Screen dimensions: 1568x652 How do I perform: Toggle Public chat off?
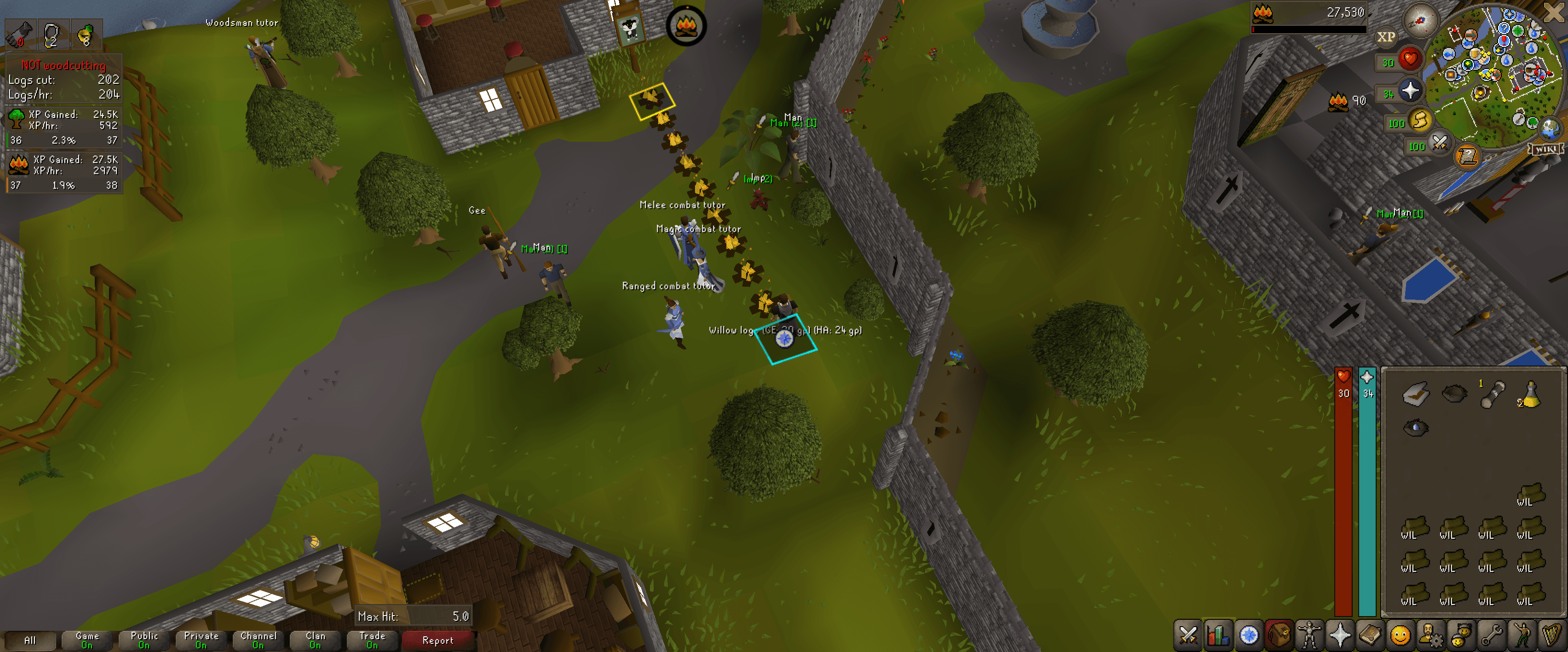144,639
